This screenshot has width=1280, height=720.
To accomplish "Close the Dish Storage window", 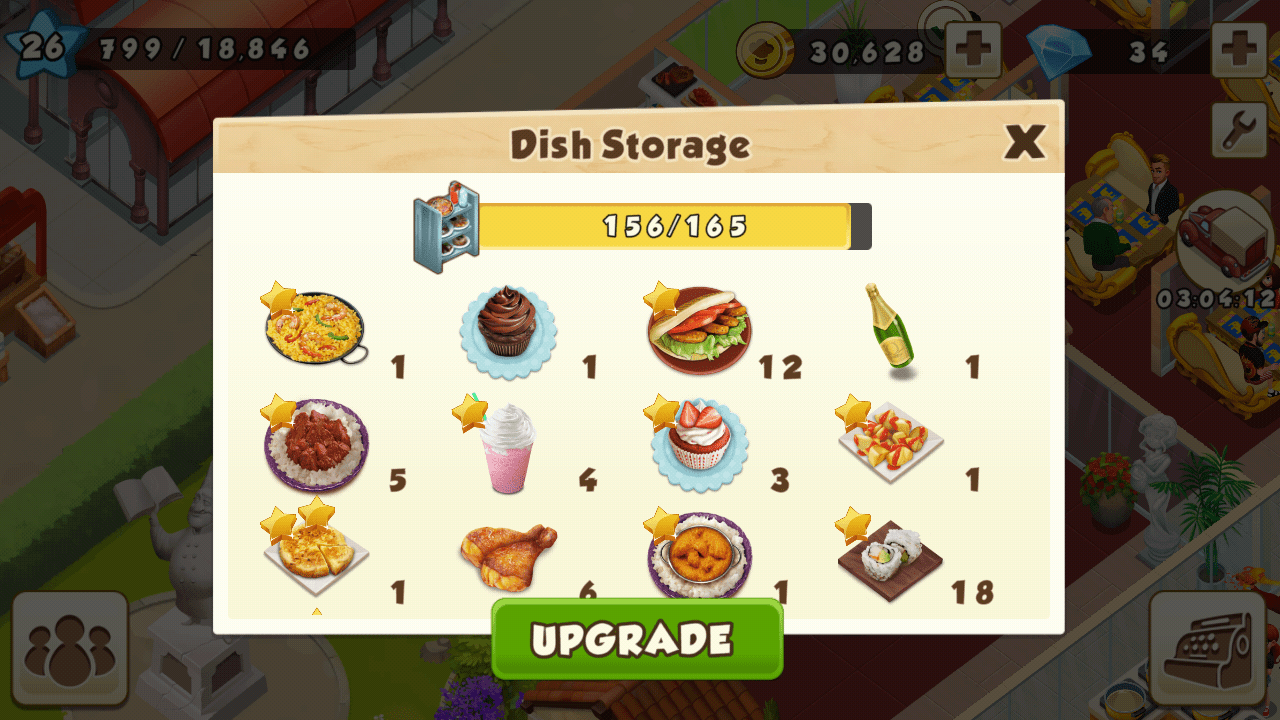I will coord(1024,143).
